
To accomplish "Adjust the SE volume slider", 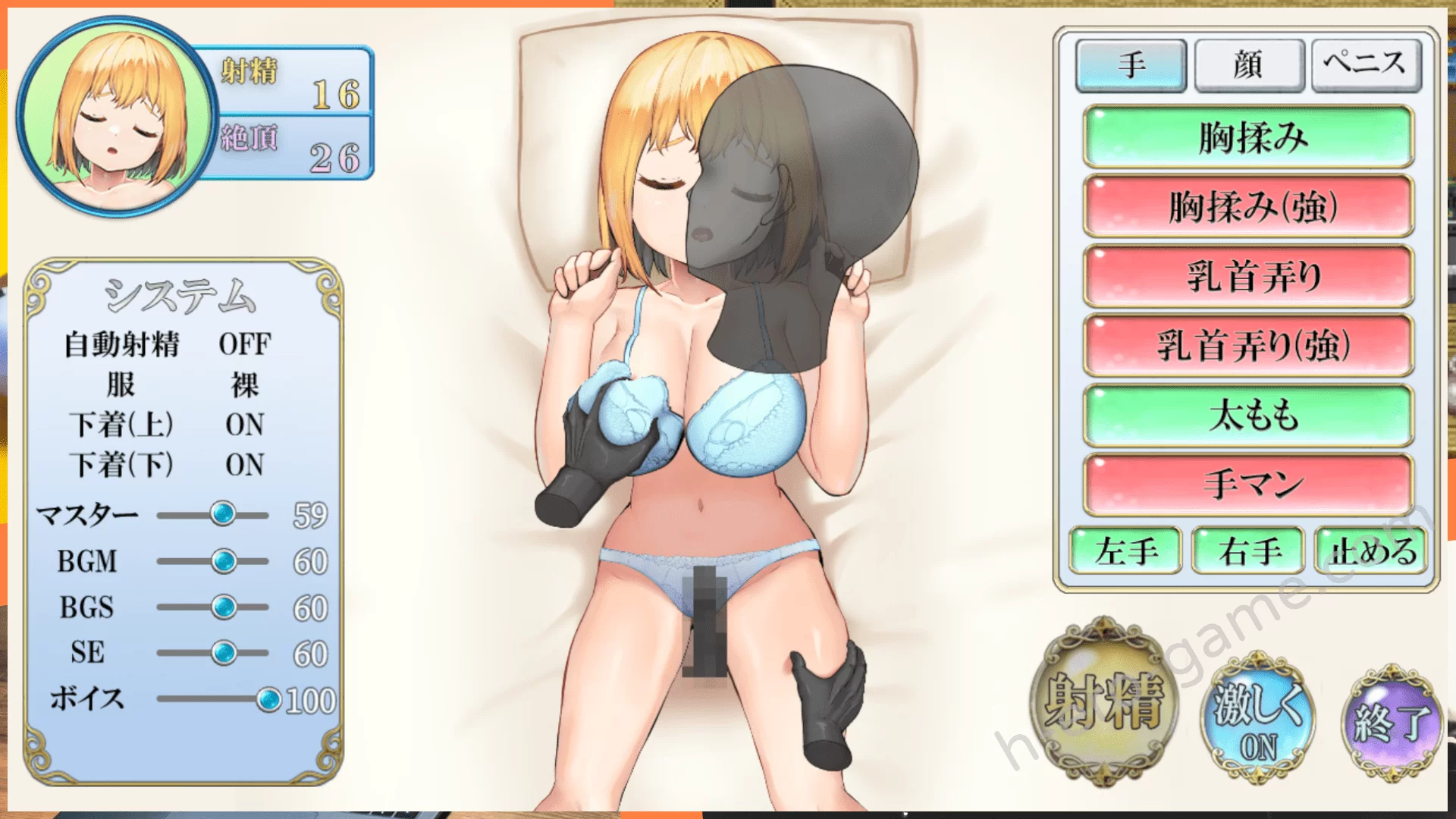I will (224, 653).
